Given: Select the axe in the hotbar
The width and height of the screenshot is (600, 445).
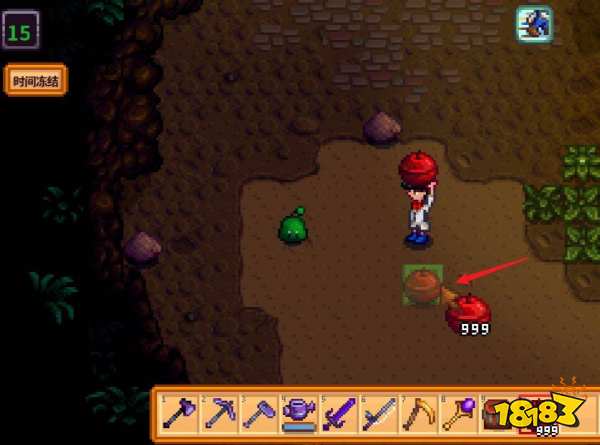Looking at the screenshot, I should click(x=178, y=411).
